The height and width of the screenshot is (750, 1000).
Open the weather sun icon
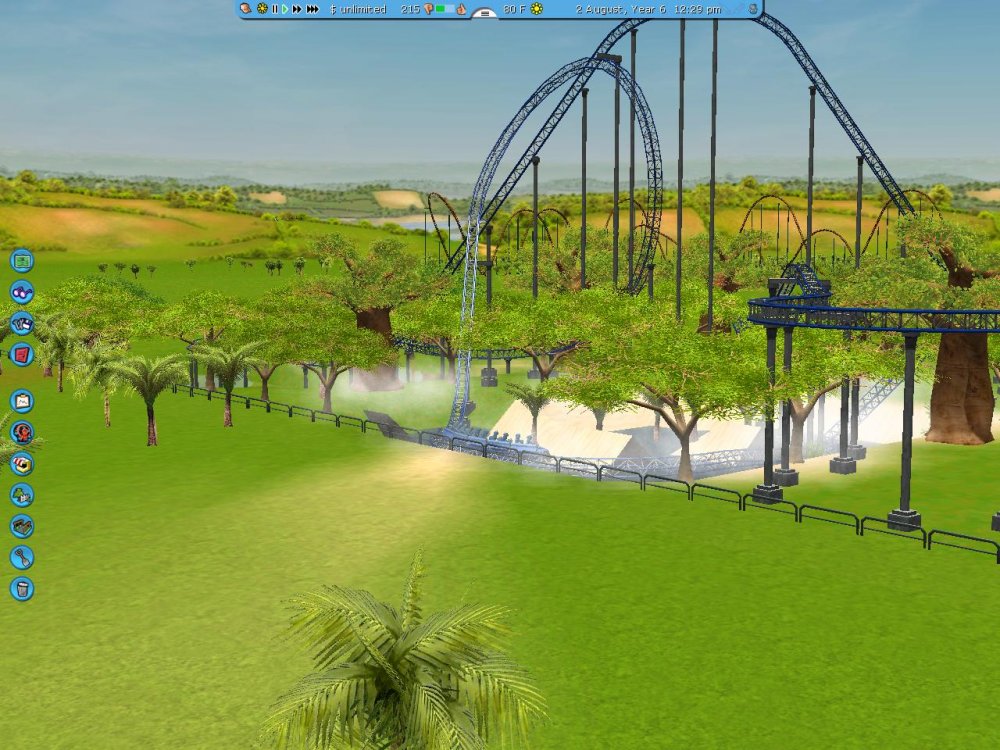click(x=537, y=9)
